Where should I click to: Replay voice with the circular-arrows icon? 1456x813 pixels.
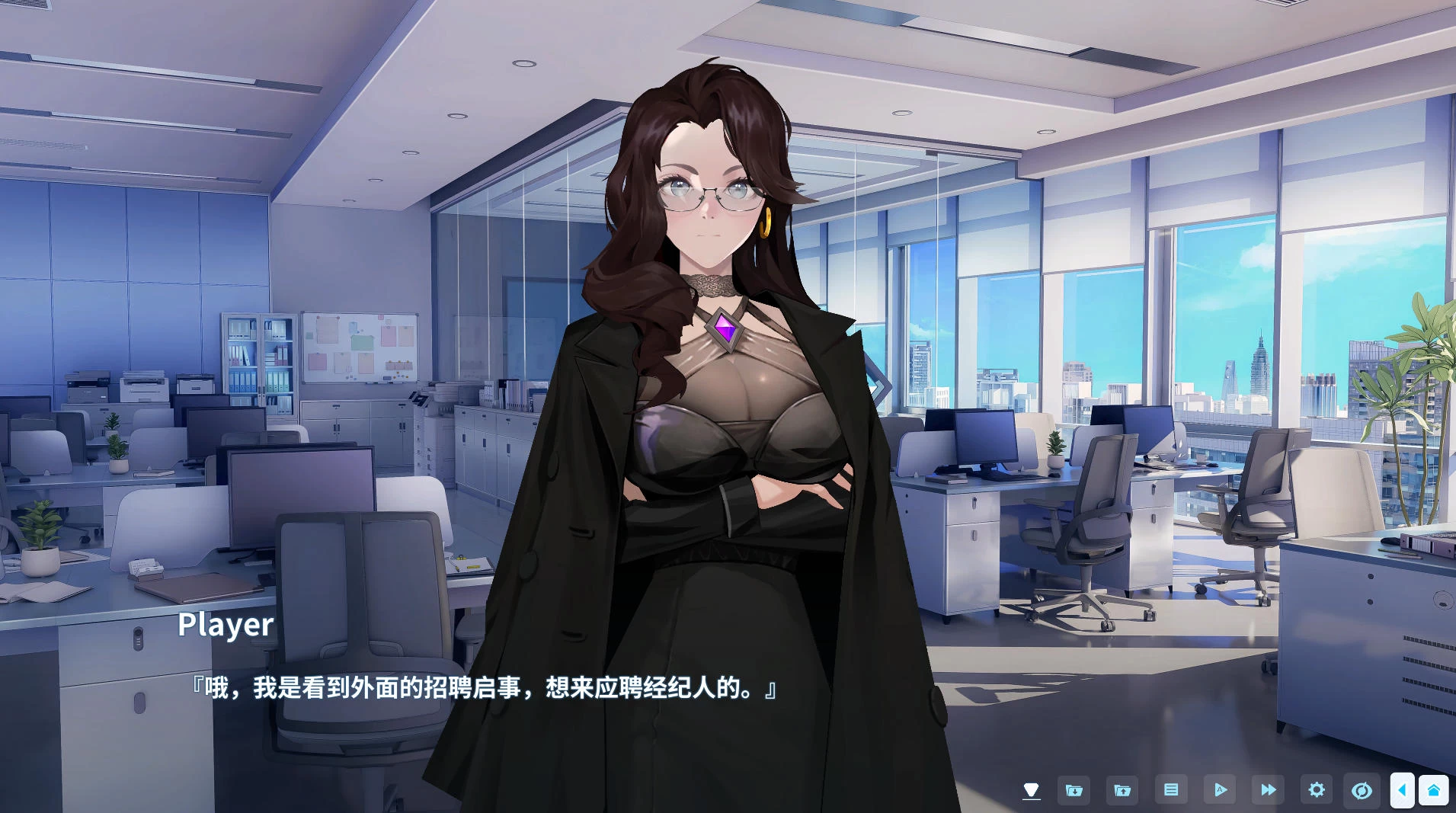pyautogui.click(x=1364, y=790)
